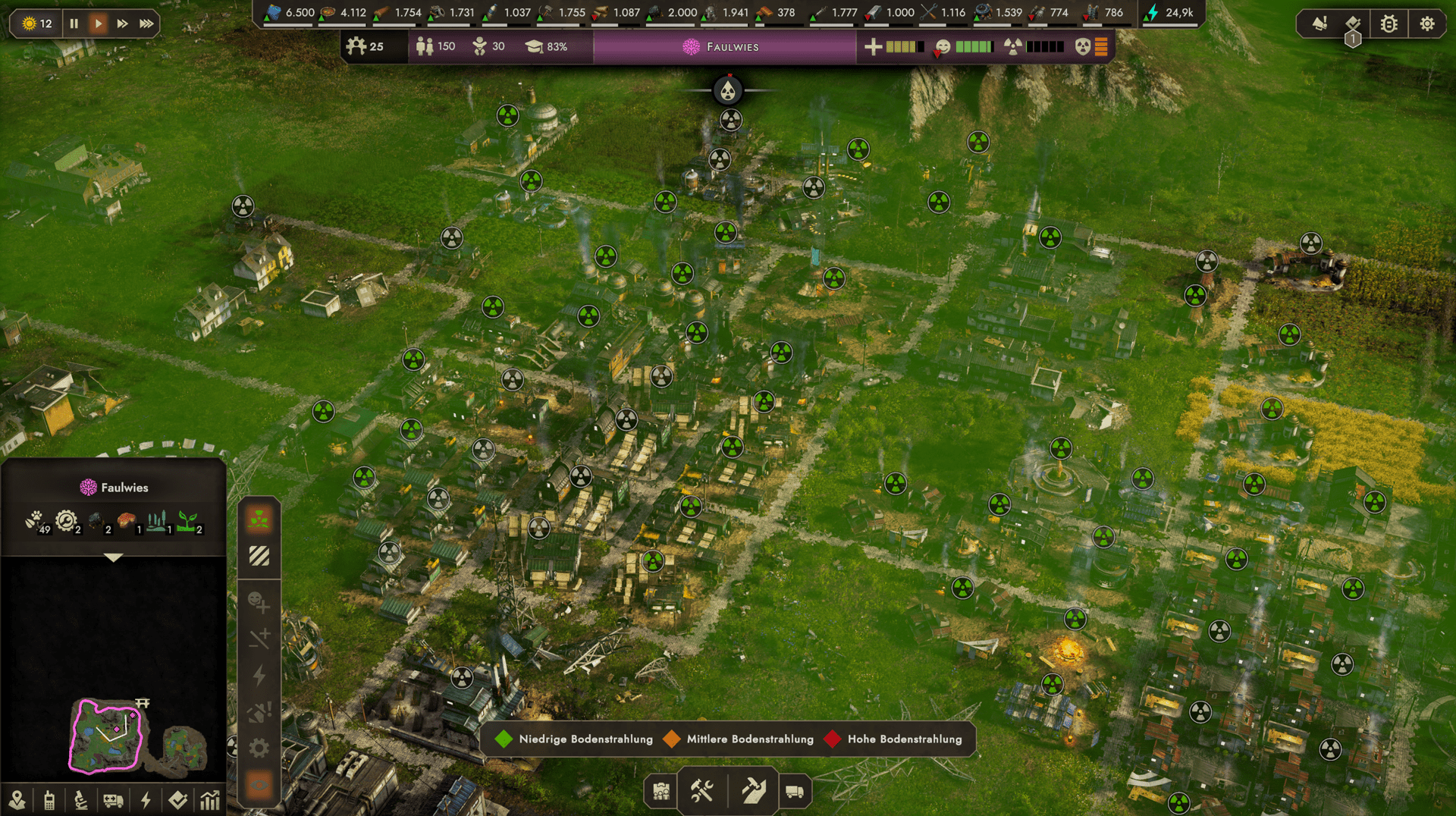Open the hammer and wrench build menu
Viewport: 1456px width, 816px height.
(x=702, y=792)
